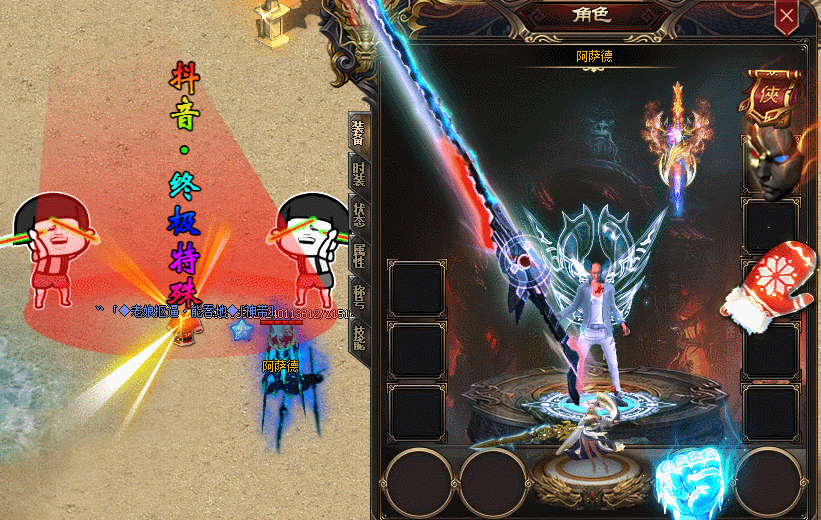
Task: Show the 状态 status tab
Action: [357, 217]
